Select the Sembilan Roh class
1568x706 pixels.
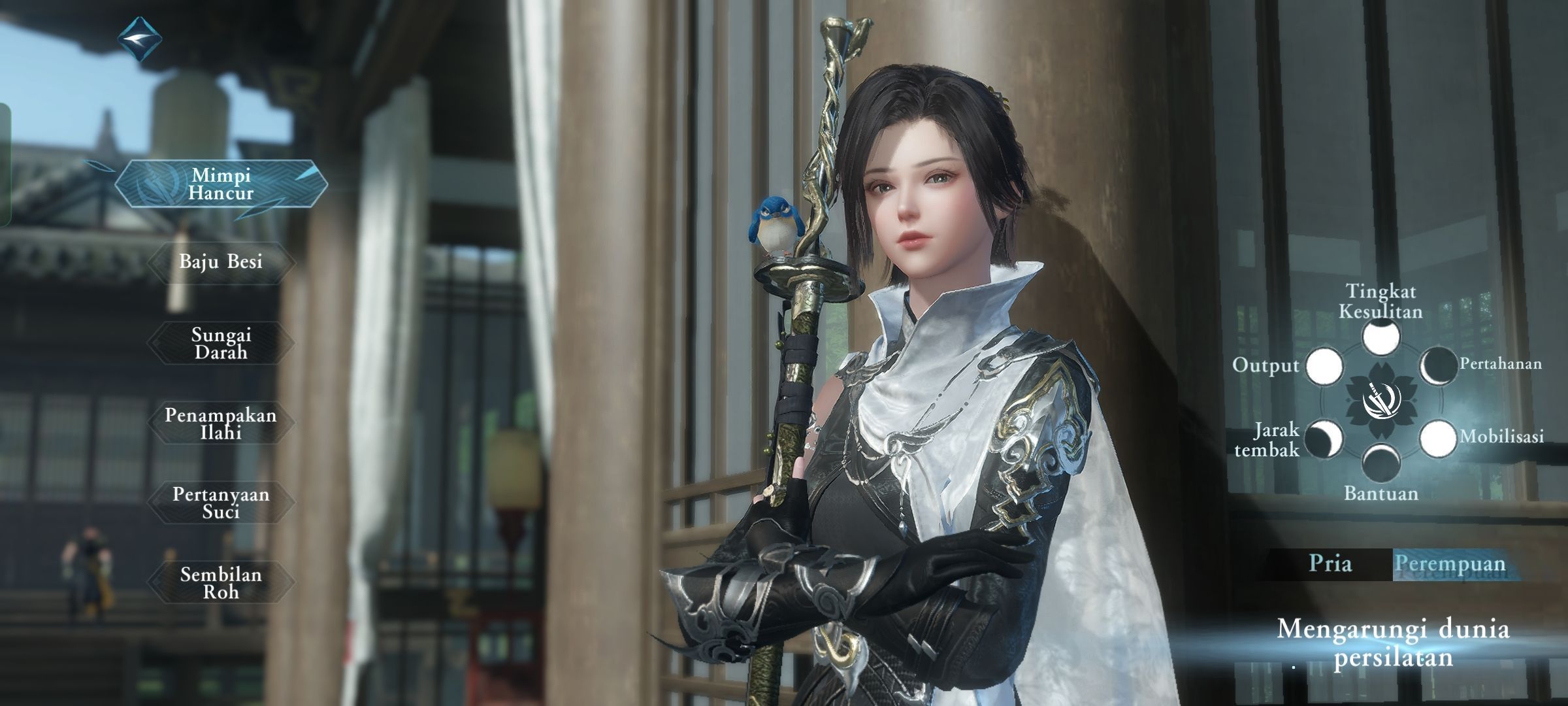point(221,583)
